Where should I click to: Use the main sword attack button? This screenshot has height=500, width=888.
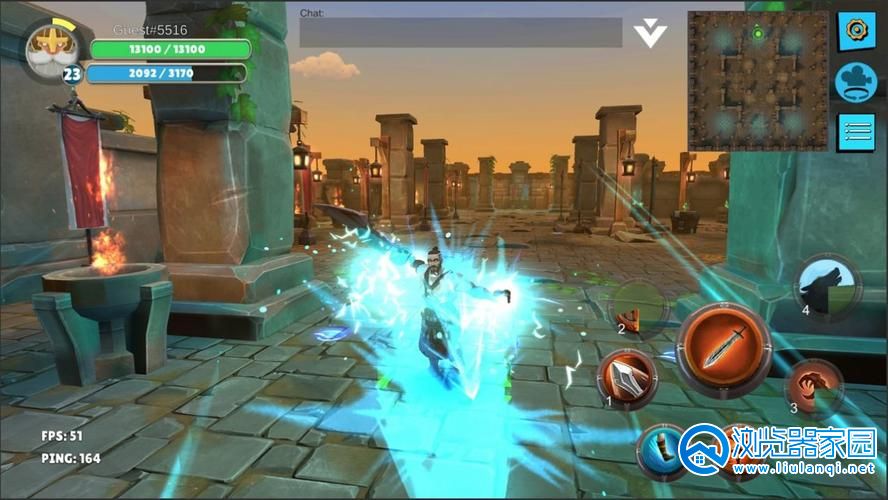coord(723,349)
